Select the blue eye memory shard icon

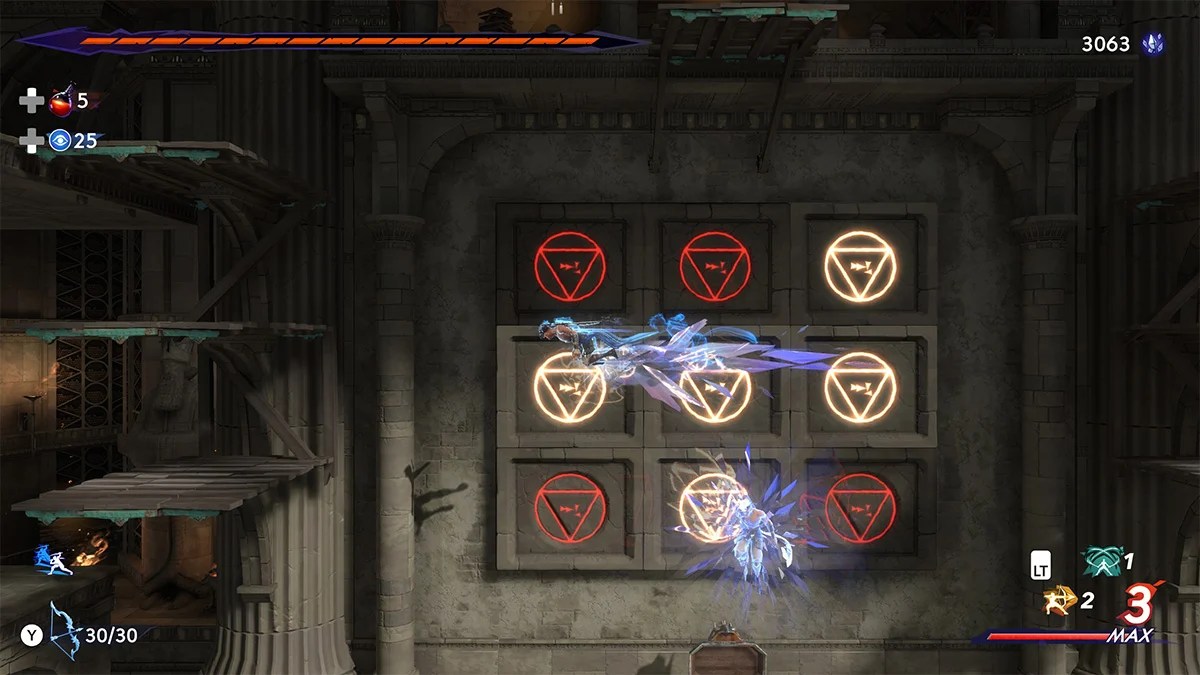61,141
